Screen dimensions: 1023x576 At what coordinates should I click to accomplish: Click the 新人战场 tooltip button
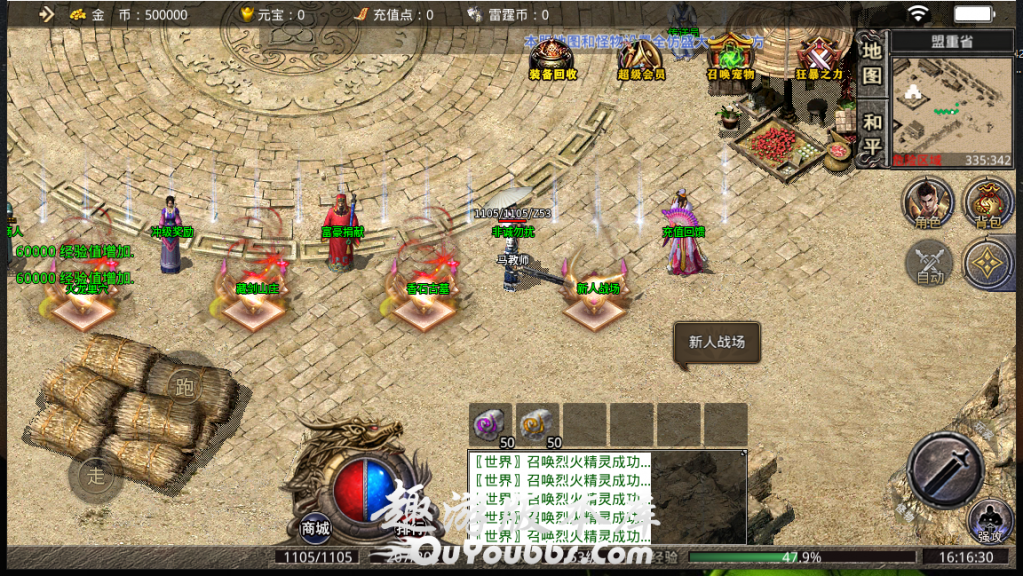717,342
